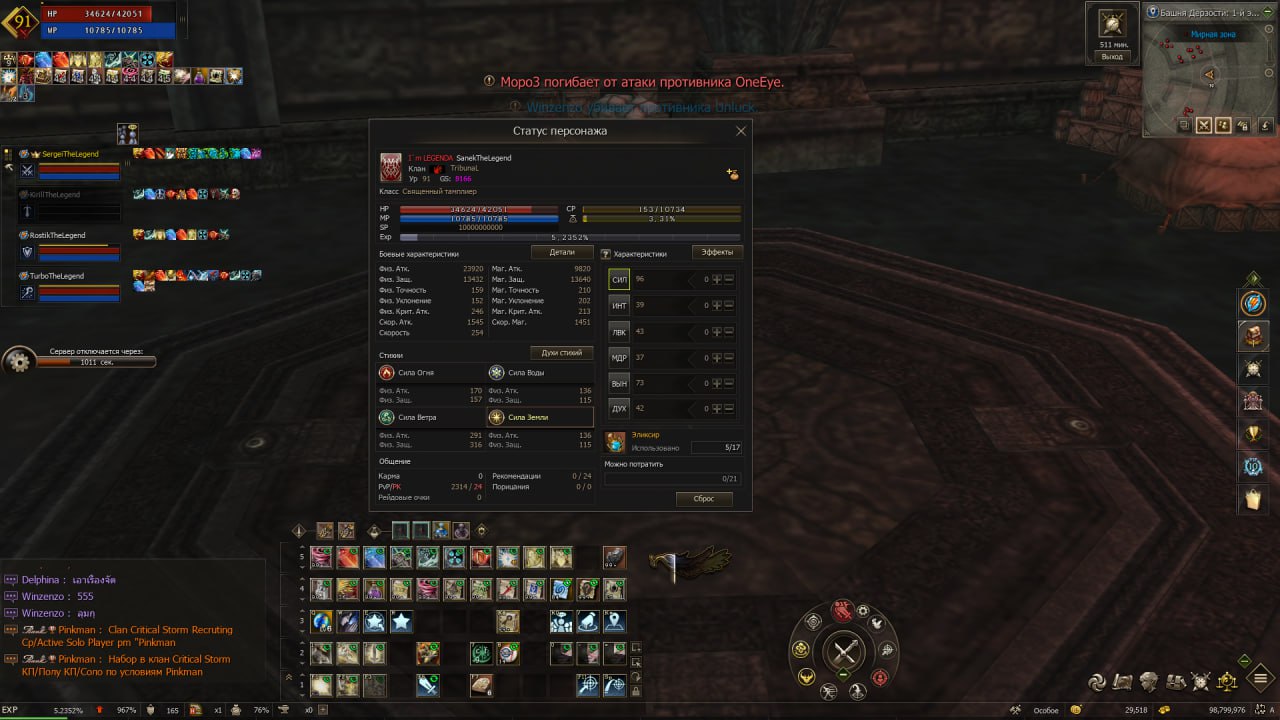Click the Выход exit button
Image resolution: width=1280 pixels, height=720 pixels.
click(x=1112, y=57)
